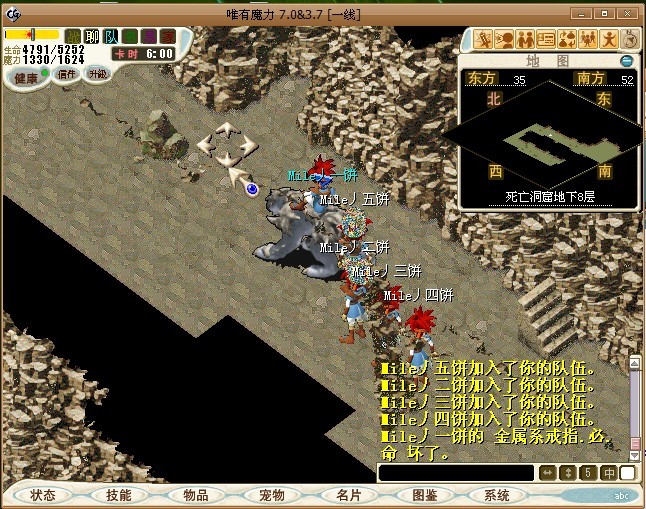Open the 名片 name card menu
The width and height of the screenshot is (646, 509).
(x=348, y=495)
